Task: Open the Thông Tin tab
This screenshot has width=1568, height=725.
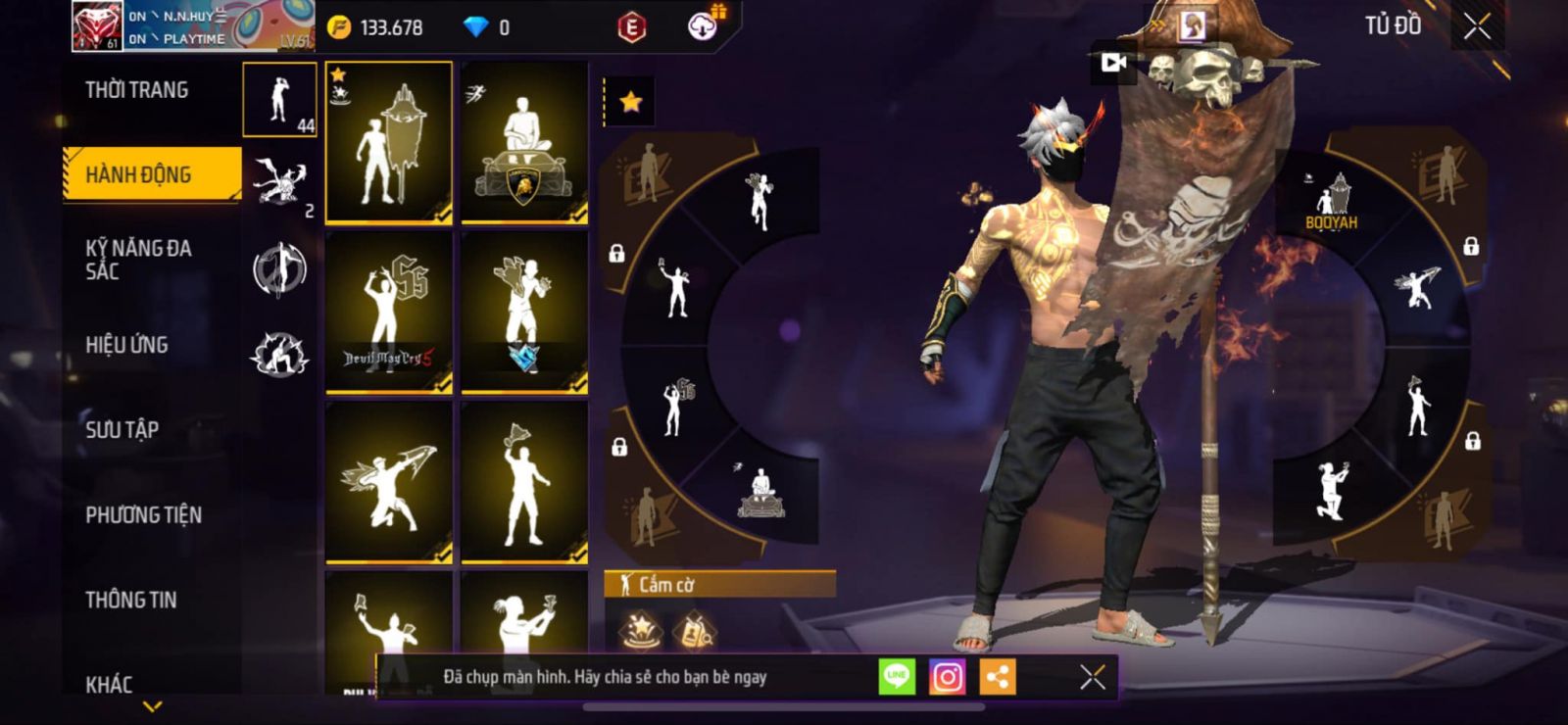Action: click(x=130, y=600)
